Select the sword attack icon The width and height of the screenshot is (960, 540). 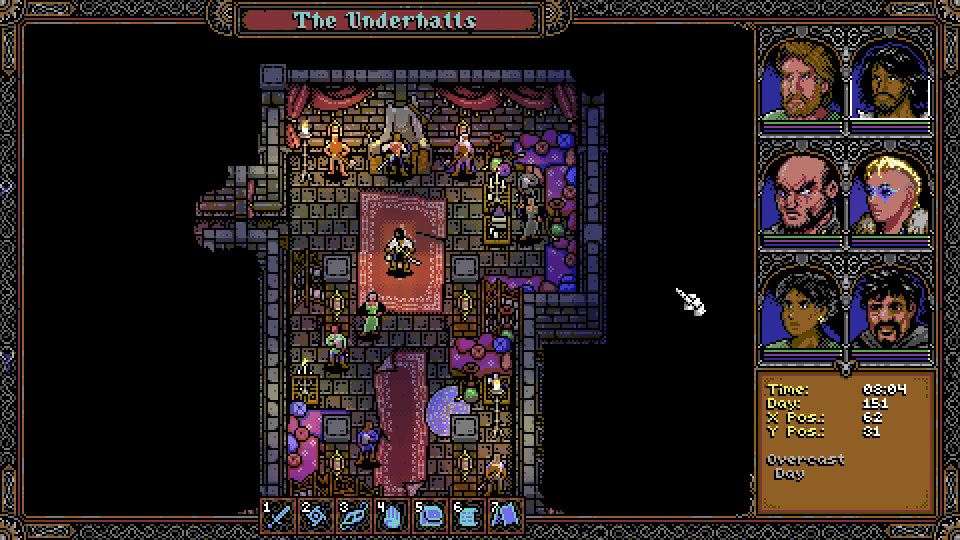coord(278,514)
